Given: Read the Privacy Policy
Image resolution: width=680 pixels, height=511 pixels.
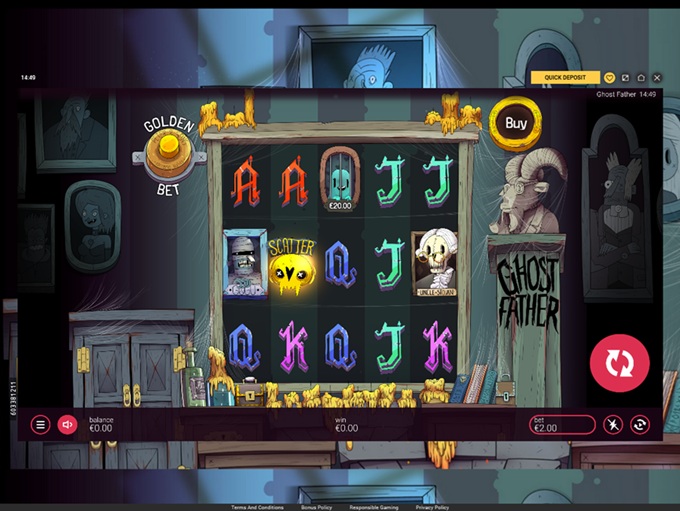Looking at the screenshot, I should point(432,507).
